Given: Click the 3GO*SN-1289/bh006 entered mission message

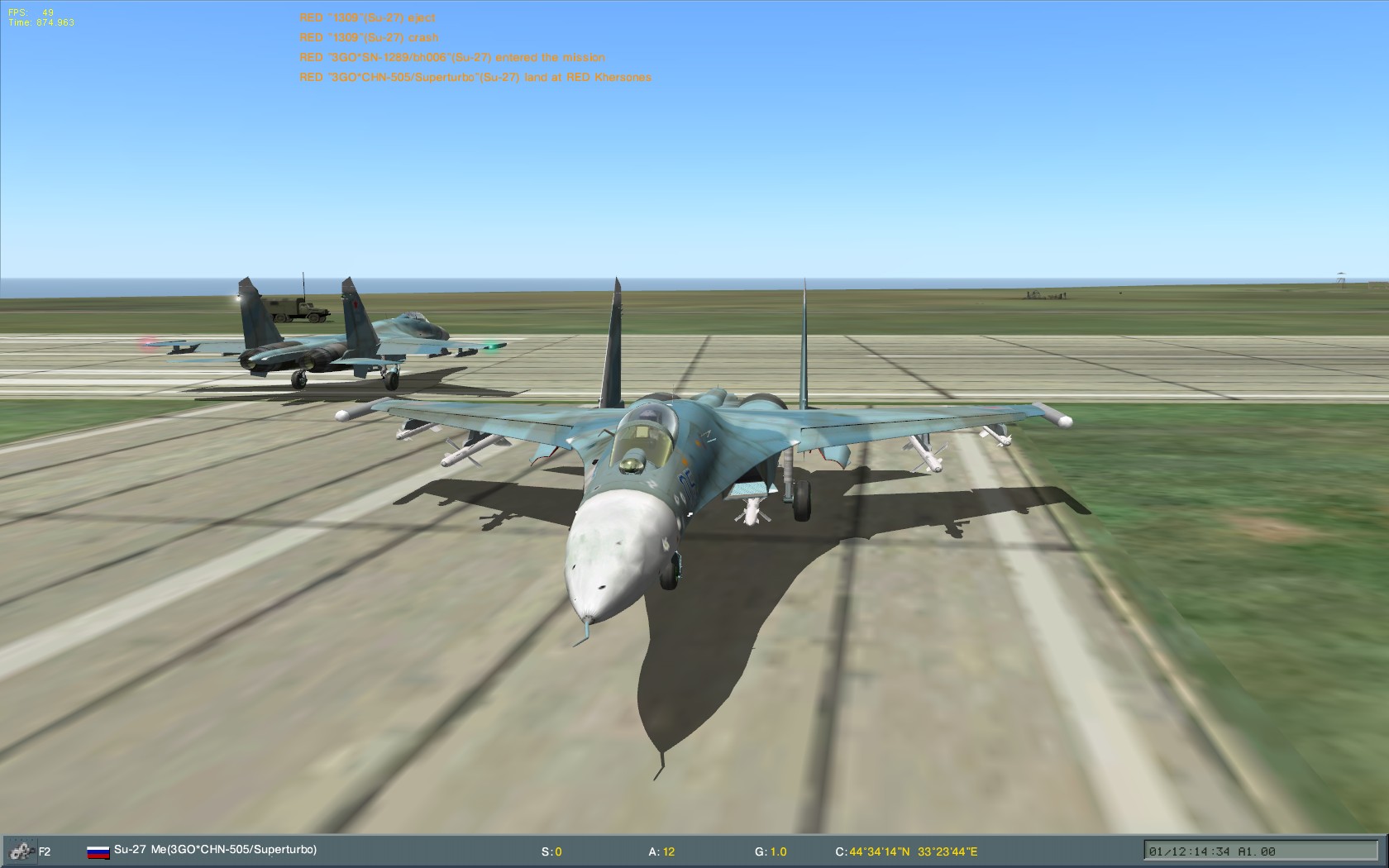Looking at the screenshot, I should tap(452, 57).
